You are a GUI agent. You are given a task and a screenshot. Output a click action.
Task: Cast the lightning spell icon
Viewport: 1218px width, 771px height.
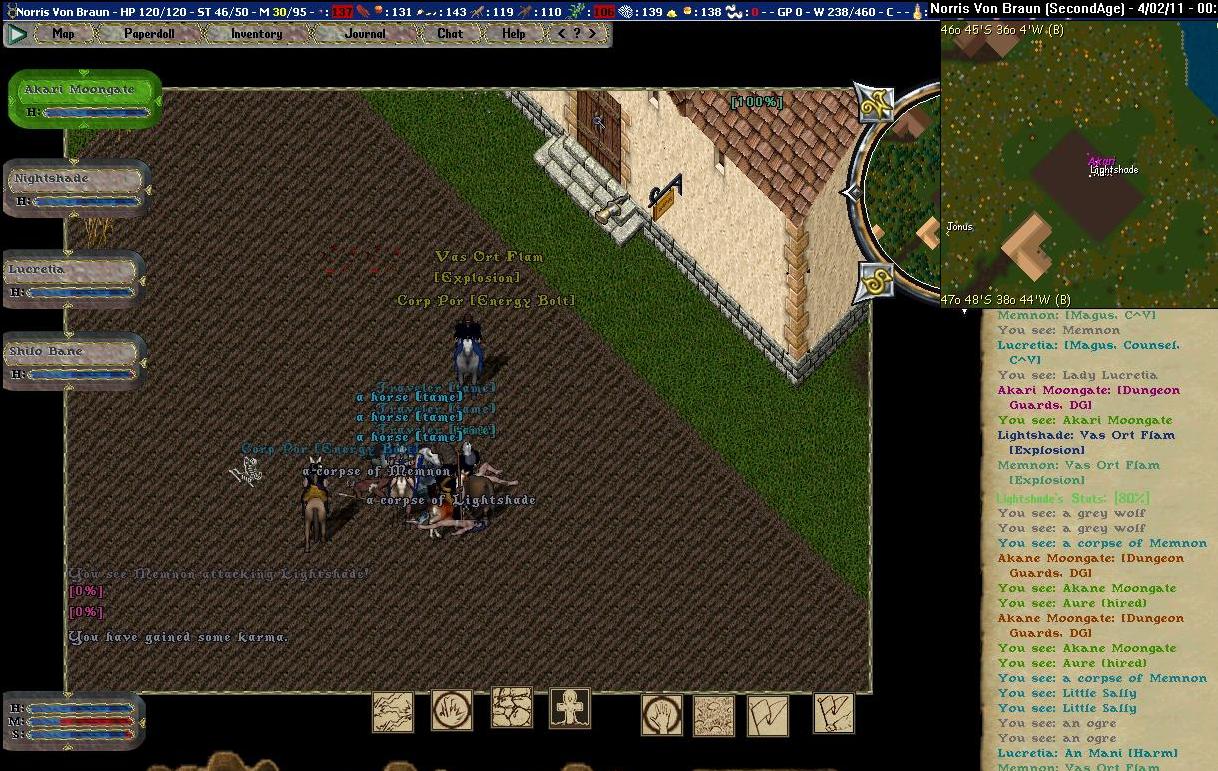click(x=393, y=712)
